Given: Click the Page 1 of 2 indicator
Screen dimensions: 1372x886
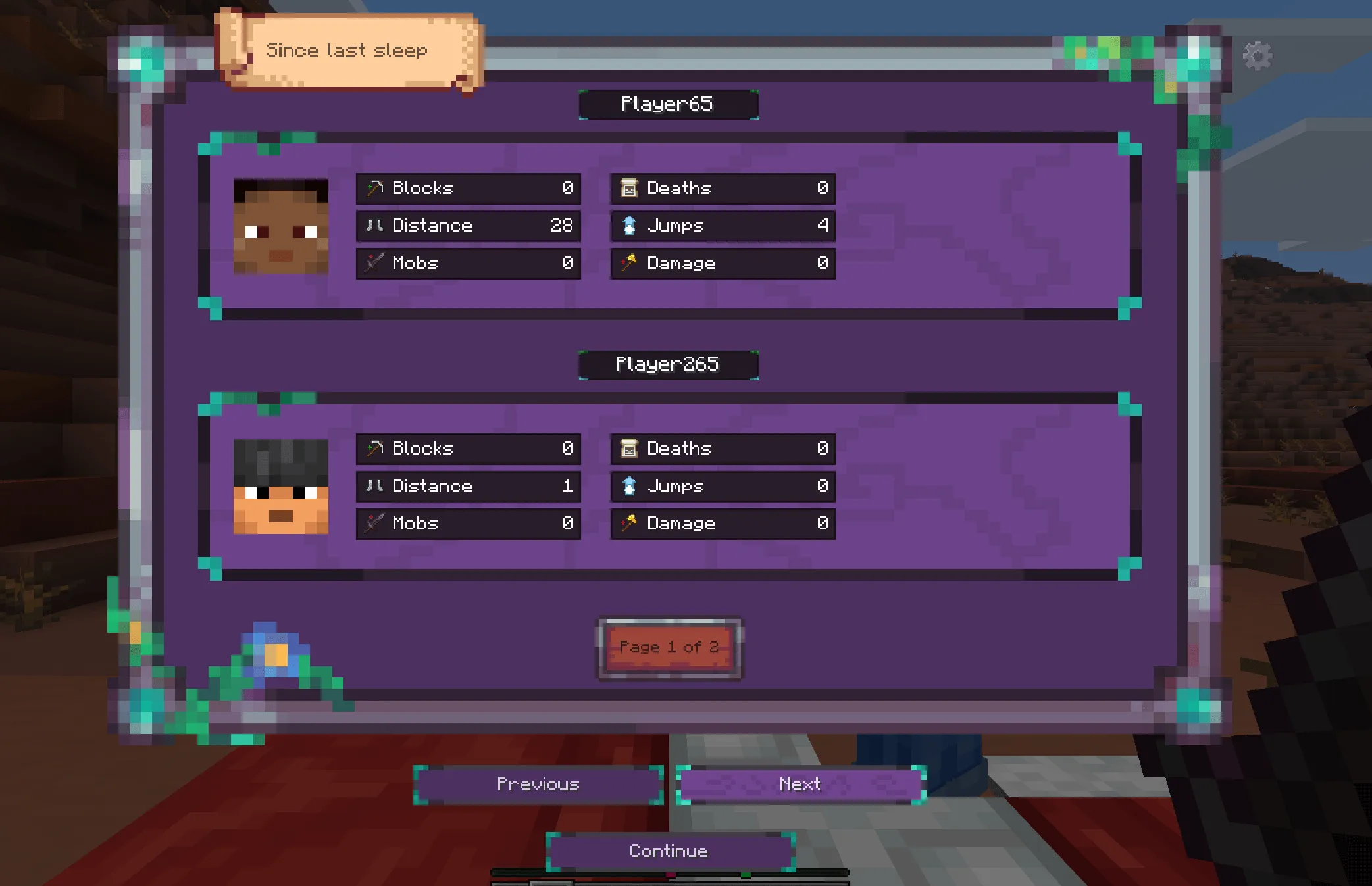Looking at the screenshot, I should coord(669,647).
